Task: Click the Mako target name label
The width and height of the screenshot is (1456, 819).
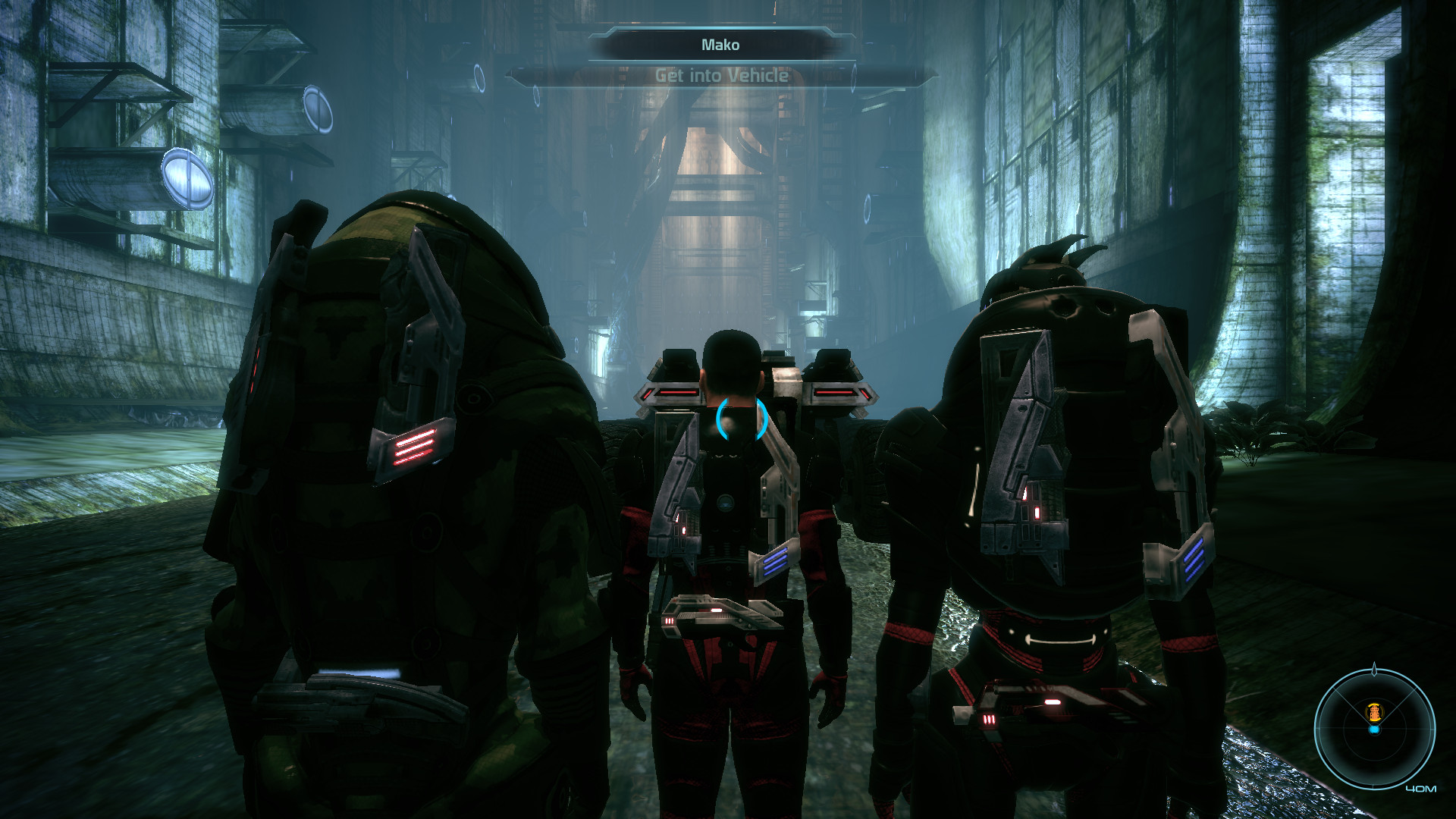Action: tap(720, 45)
